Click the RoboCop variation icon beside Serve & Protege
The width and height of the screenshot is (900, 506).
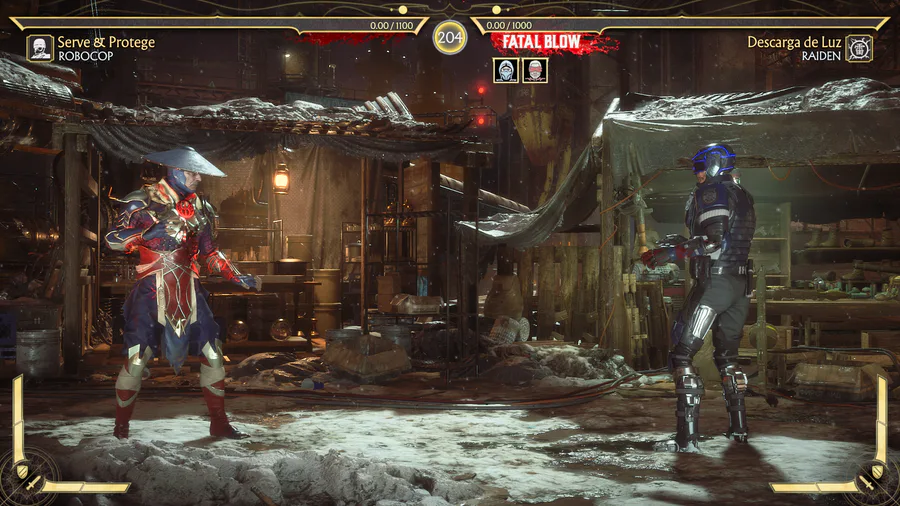(x=40, y=48)
